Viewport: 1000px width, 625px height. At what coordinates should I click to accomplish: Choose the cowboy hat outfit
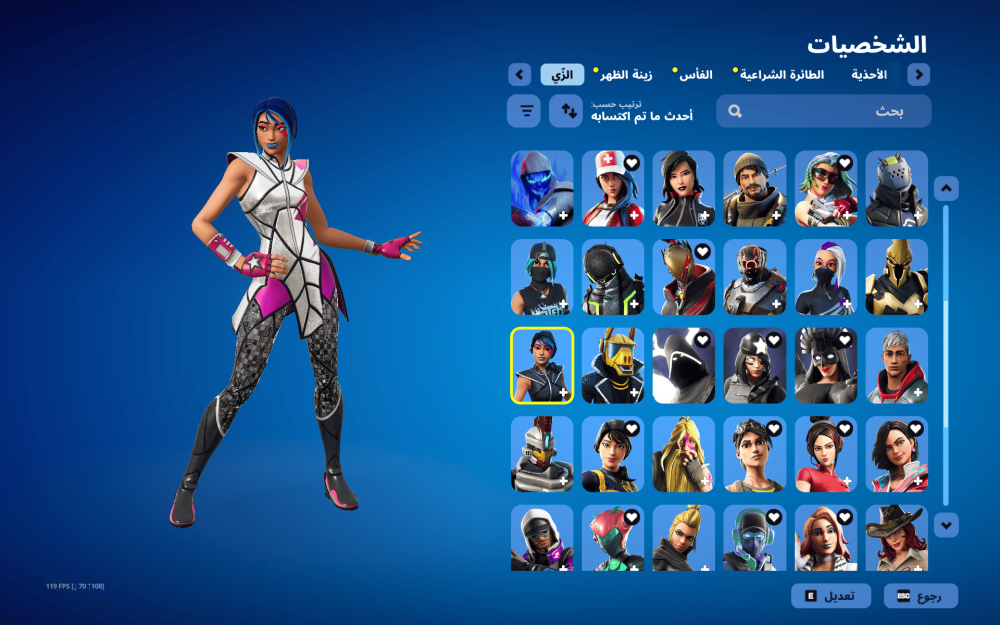pyautogui.click(x=896, y=537)
